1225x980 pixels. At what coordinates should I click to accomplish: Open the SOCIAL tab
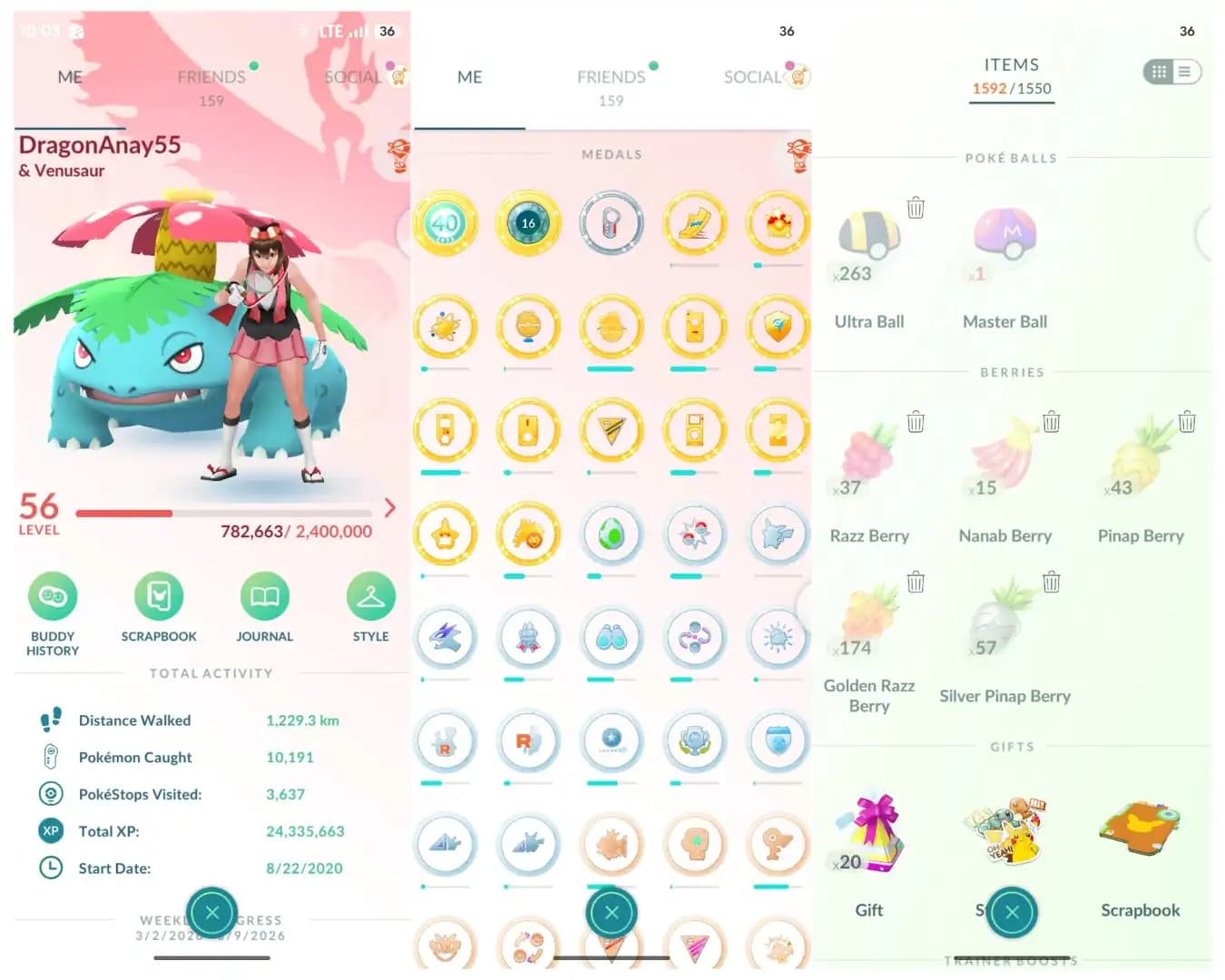tap(353, 76)
